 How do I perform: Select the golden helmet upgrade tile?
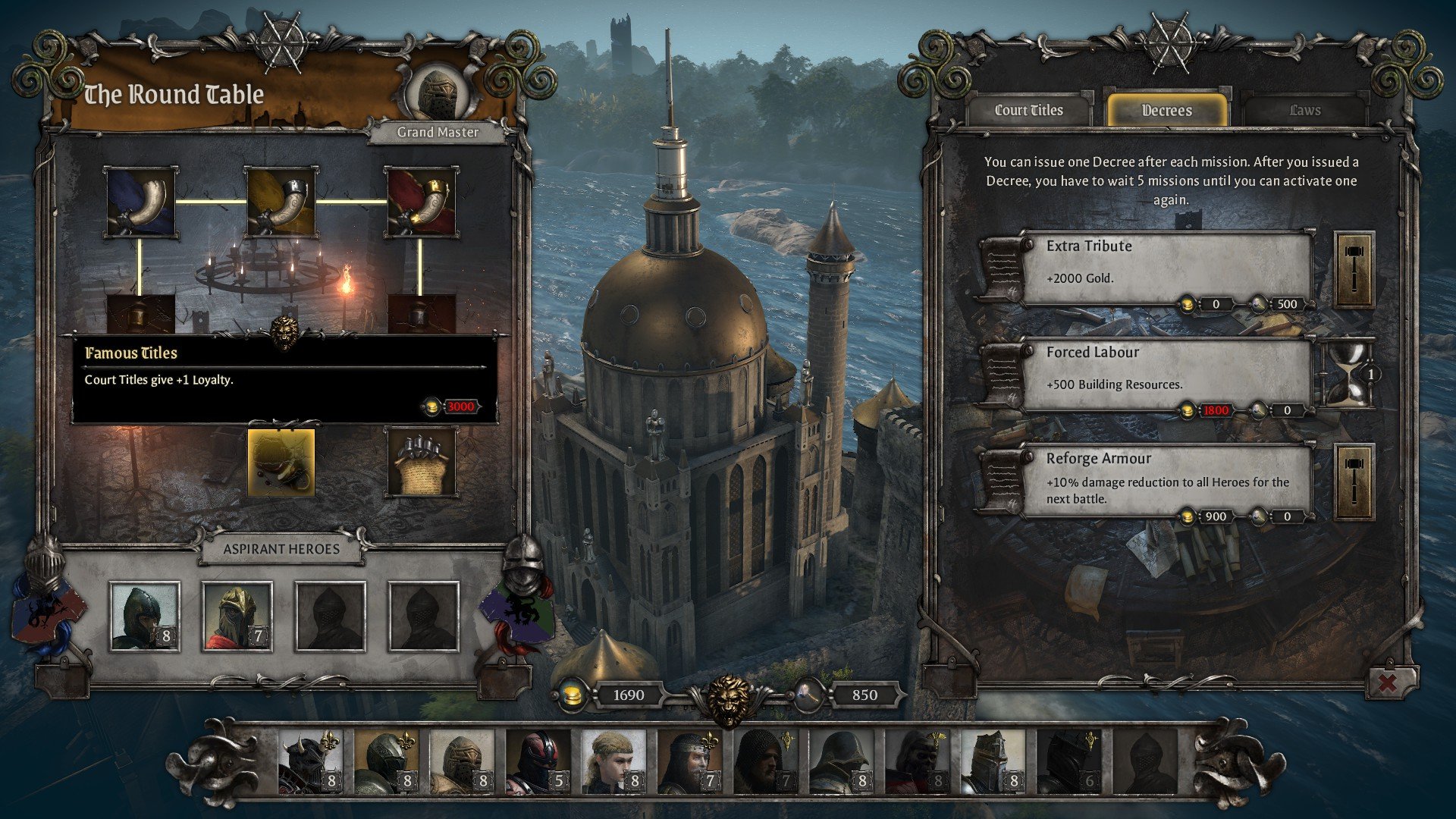click(x=281, y=462)
